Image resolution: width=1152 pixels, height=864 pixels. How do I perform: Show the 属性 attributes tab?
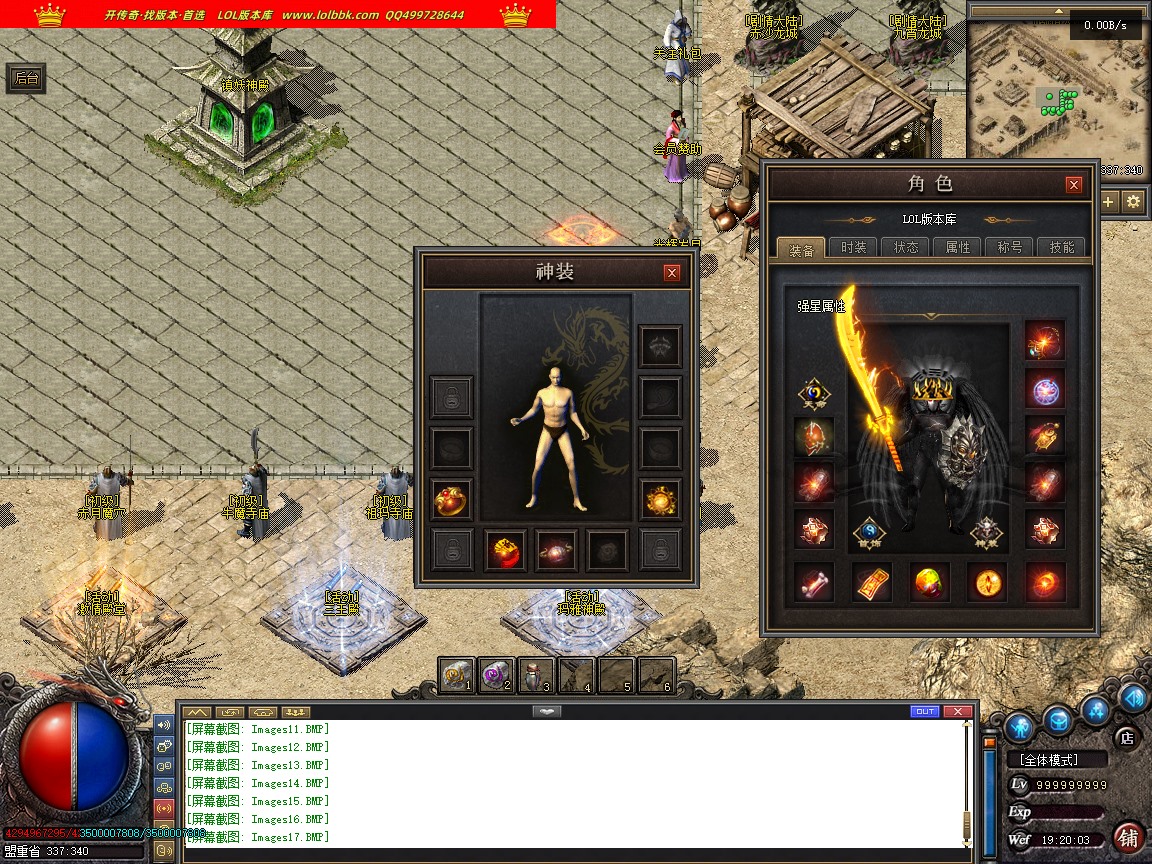click(x=958, y=247)
